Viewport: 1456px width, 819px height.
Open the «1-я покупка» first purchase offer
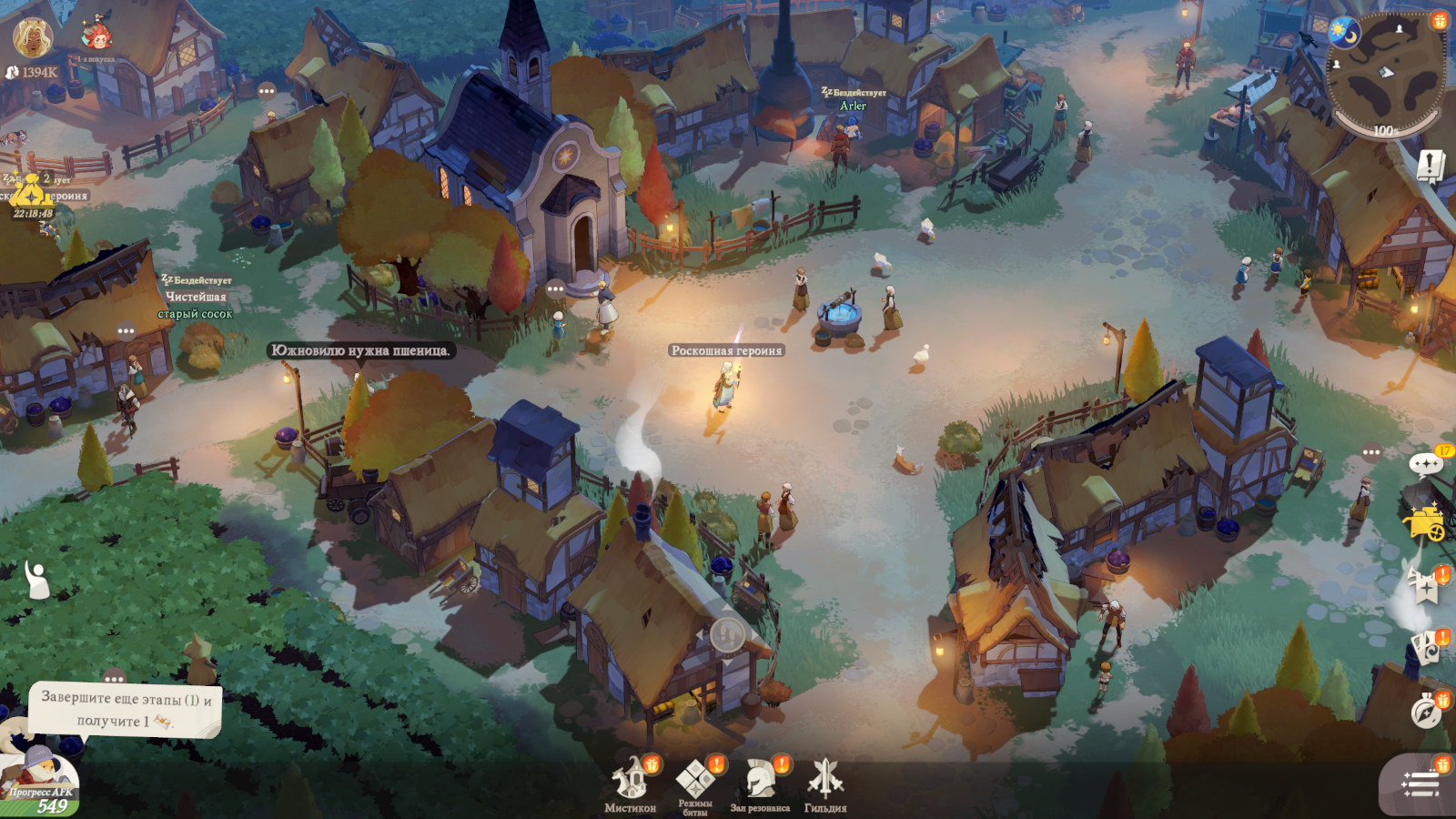tap(96, 38)
